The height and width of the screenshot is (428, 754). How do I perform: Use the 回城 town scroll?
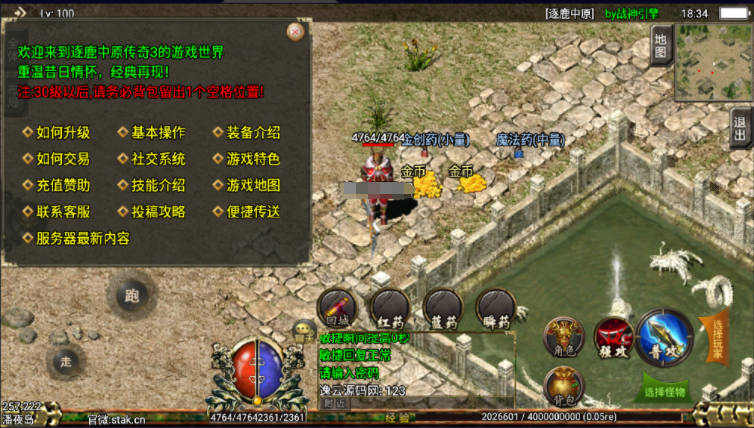click(338, 309)
